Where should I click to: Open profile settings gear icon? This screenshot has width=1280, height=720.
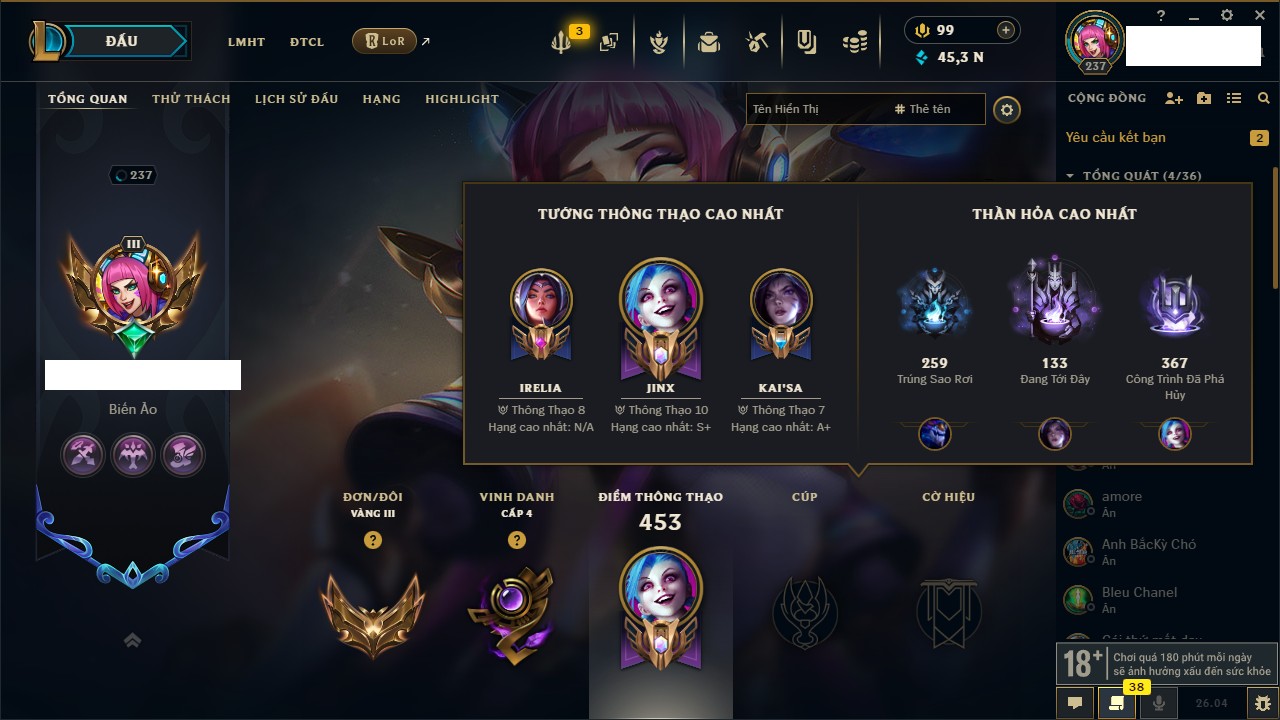pos(1007,109)
